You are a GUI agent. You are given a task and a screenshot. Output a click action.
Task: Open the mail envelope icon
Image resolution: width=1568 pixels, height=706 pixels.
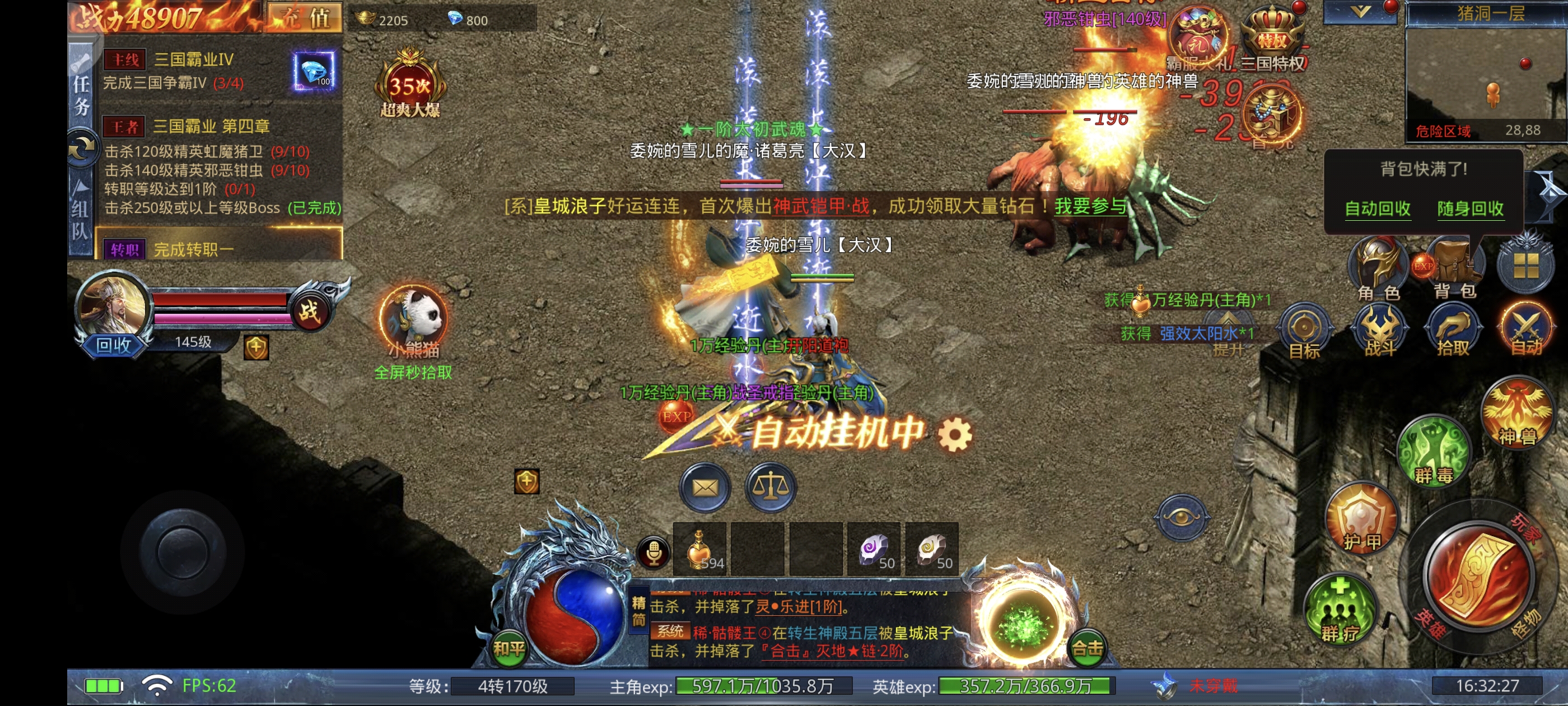point(705,487)
